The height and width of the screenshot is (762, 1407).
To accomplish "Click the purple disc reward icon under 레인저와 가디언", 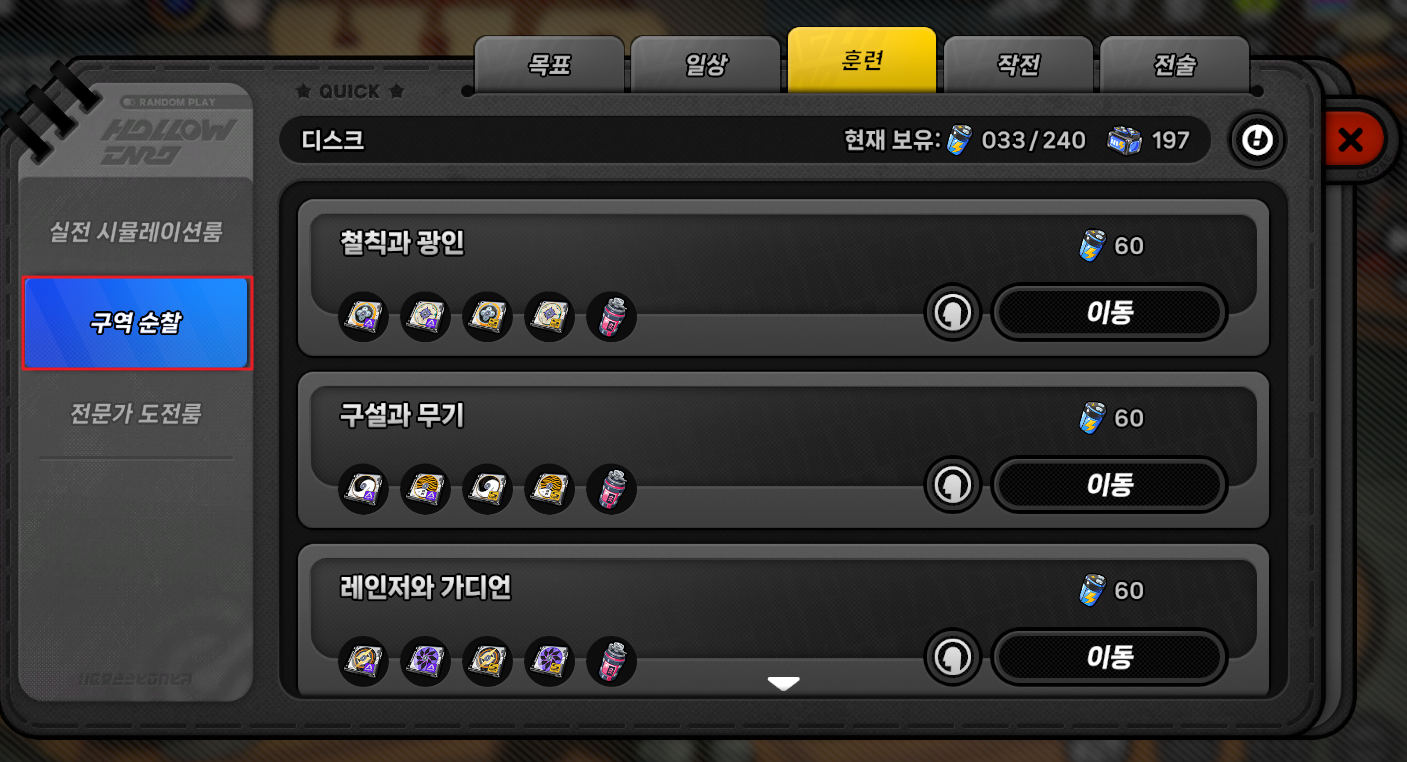I will click(x=425, y=660).
